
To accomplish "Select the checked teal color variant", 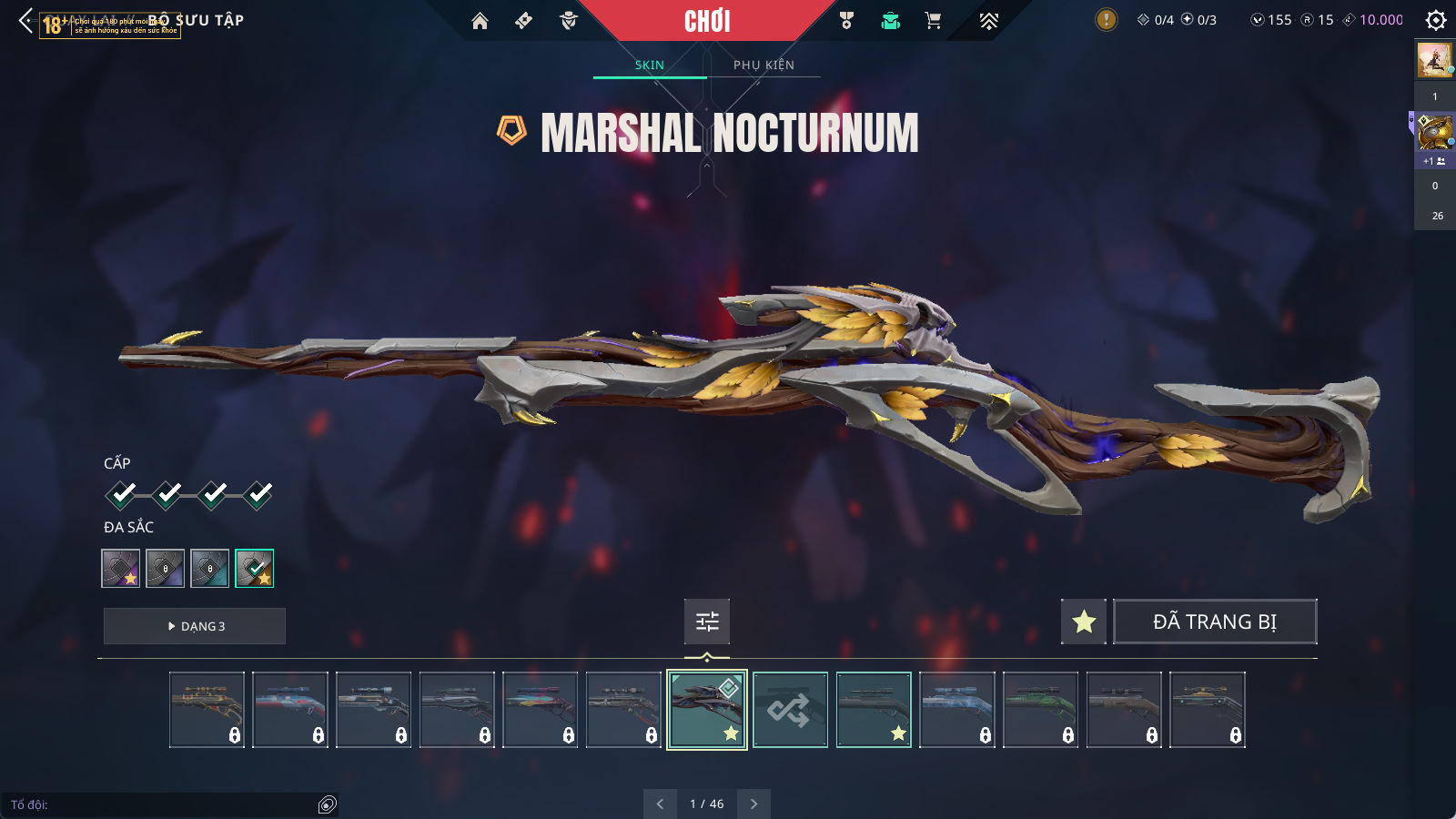I will (x=254, y=569).
